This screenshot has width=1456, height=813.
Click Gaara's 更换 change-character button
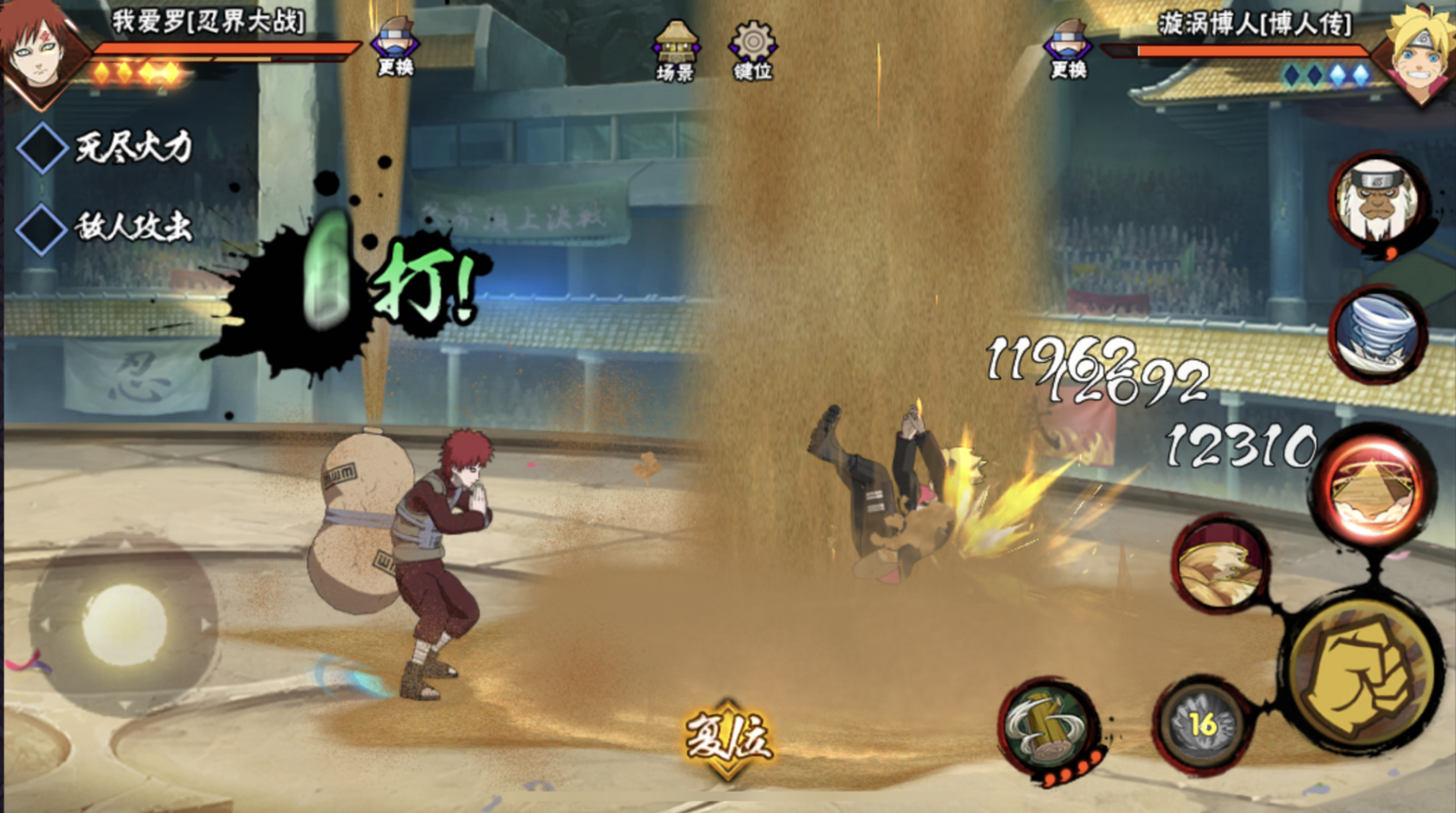point(395,48)
